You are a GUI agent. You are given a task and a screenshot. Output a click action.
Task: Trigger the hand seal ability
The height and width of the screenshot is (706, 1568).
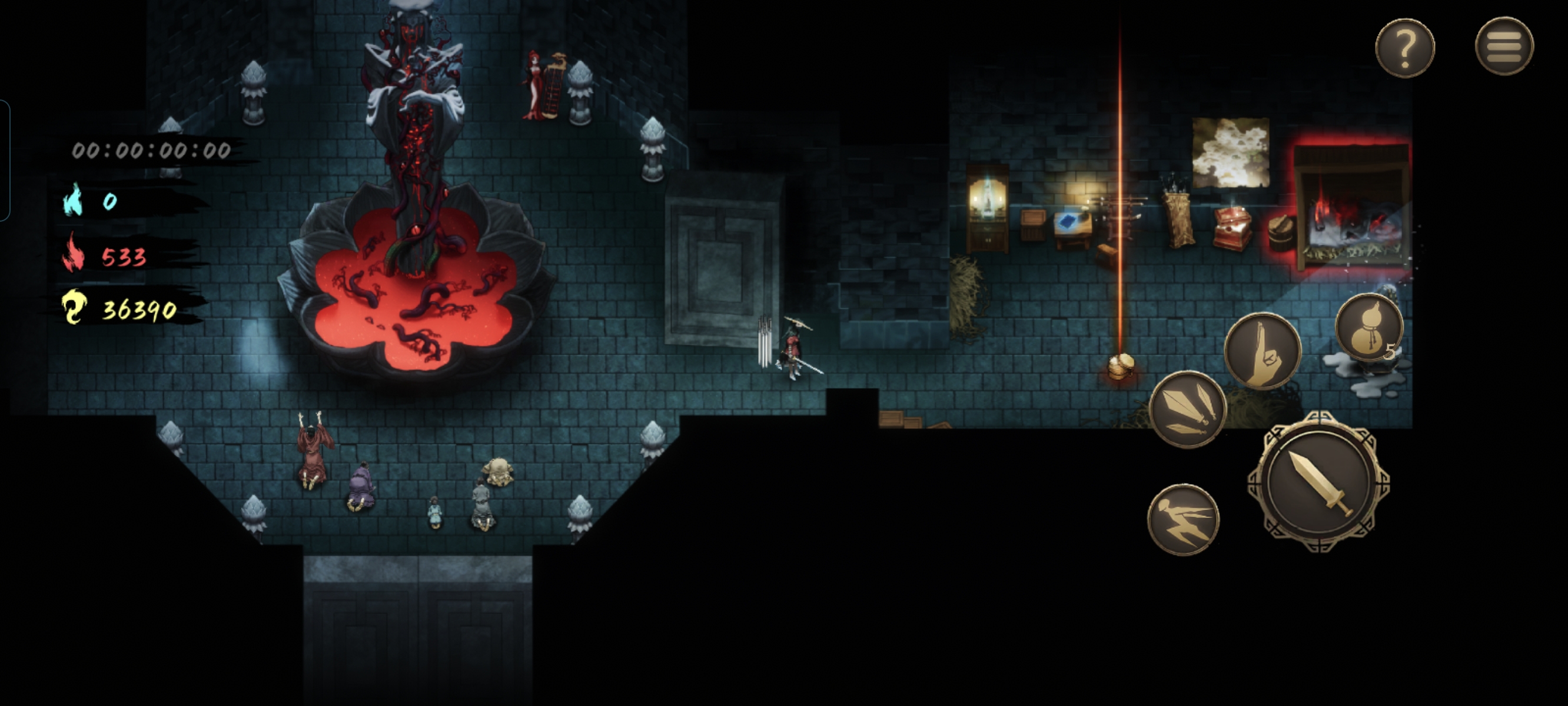click(x=1263, y=351)
